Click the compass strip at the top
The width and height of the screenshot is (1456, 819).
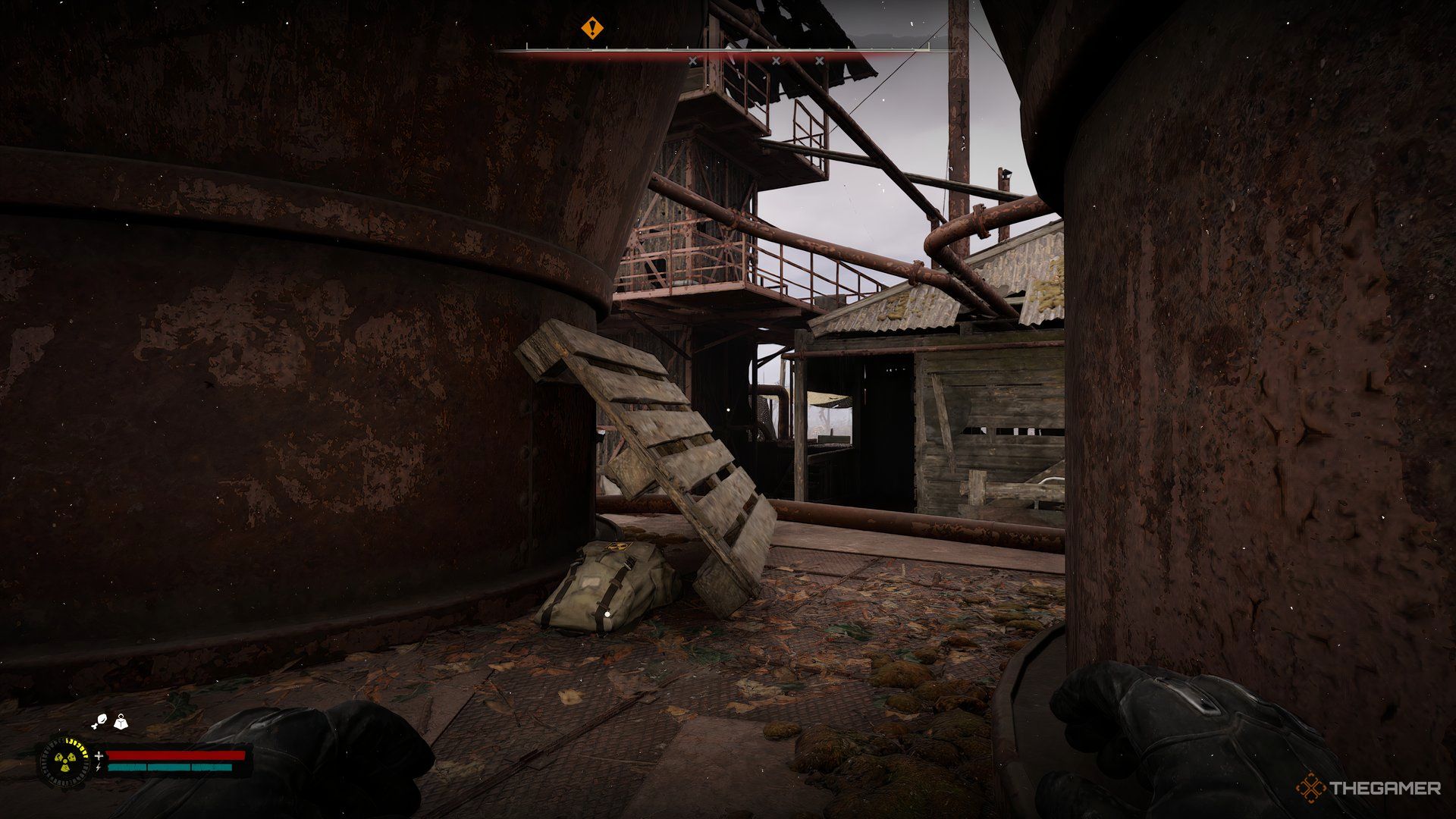728,50
